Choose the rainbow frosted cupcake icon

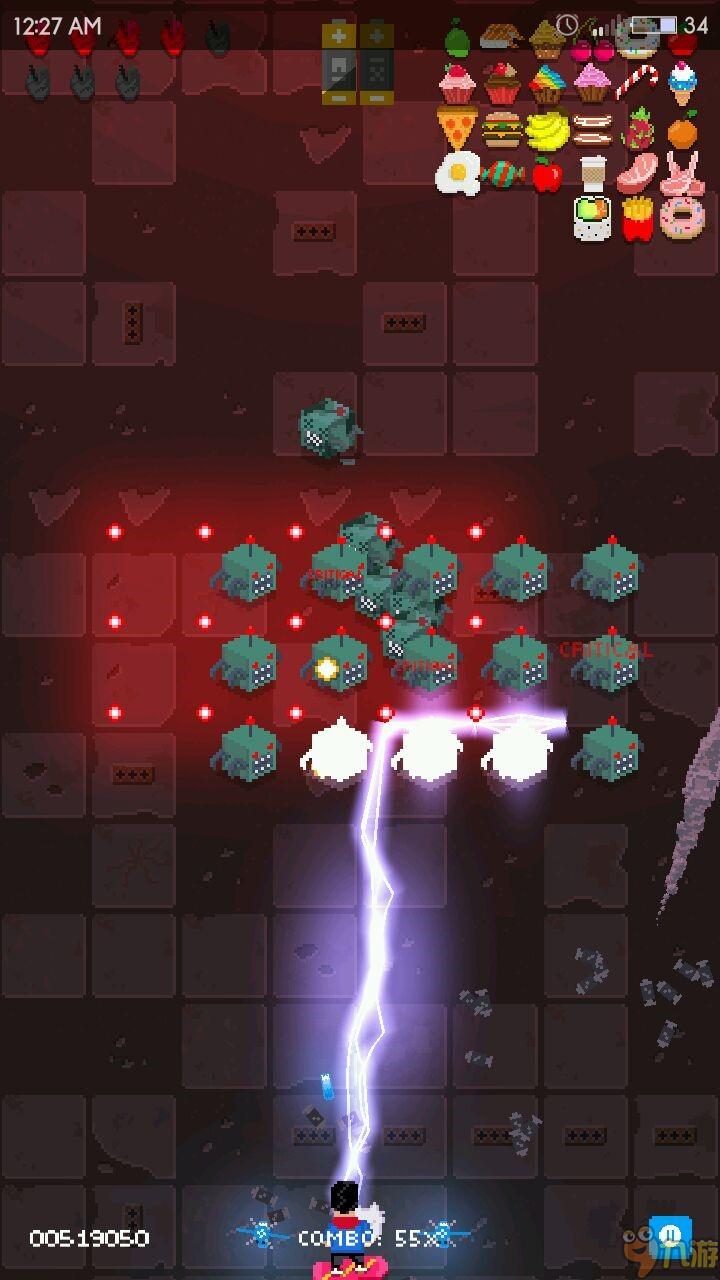click(547, 83)
